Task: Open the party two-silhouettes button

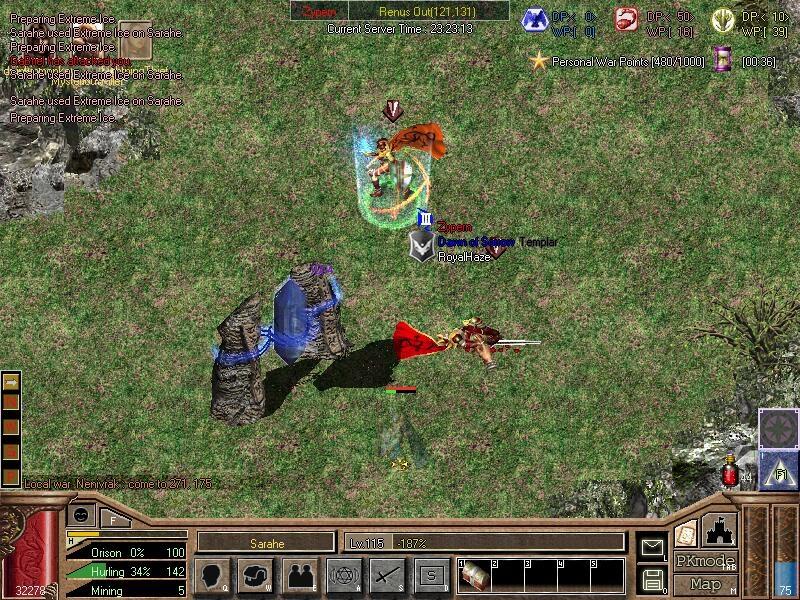Action: [300, 575]
